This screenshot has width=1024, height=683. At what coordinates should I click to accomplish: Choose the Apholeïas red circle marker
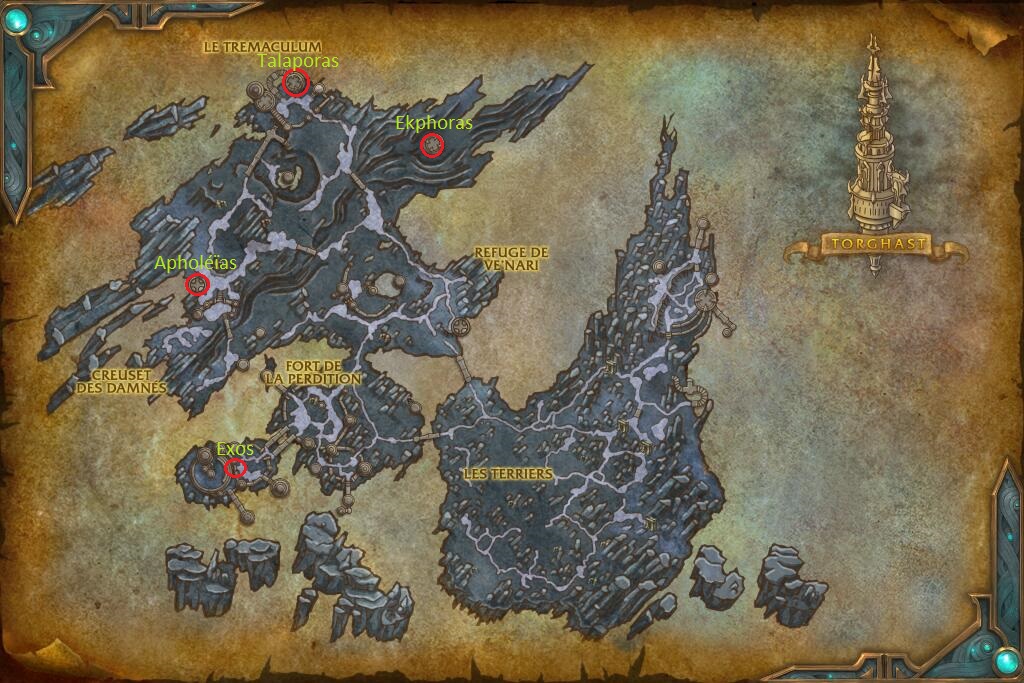tap(198, 286)
